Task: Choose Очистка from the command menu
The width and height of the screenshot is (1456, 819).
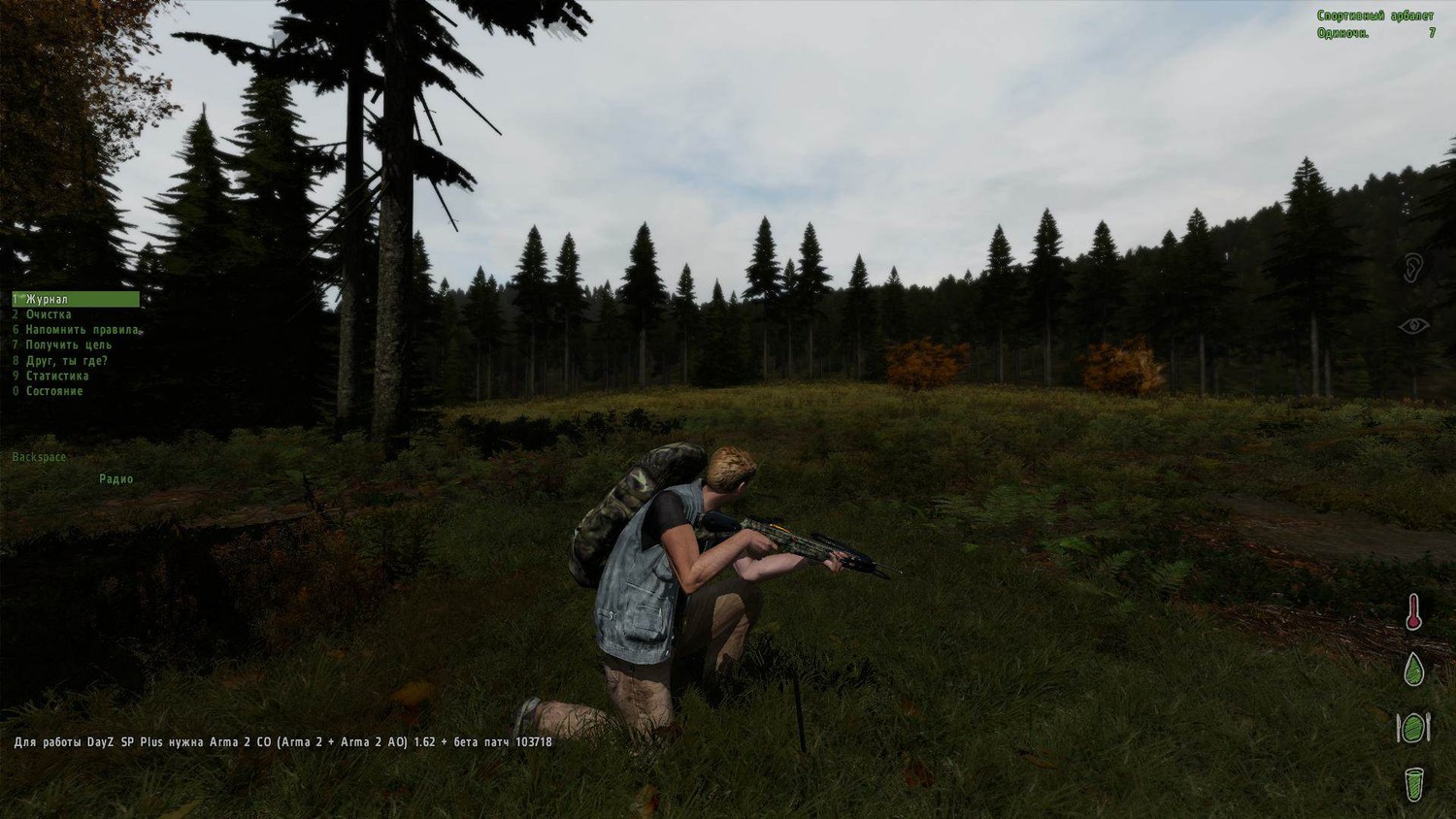Action: pyautogui.click(x=49, y=314)
